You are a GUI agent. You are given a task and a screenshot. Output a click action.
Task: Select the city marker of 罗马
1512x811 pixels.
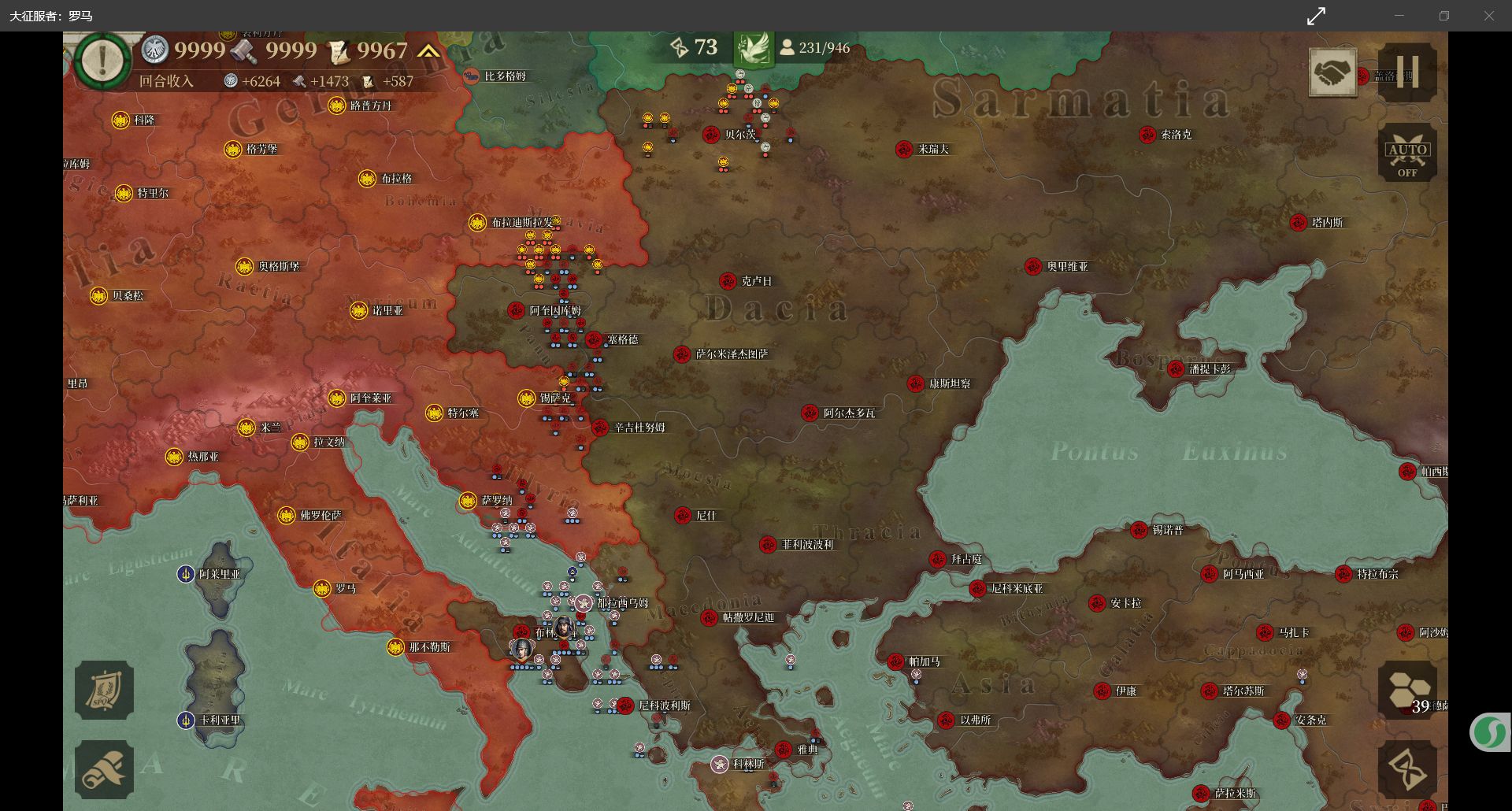322,589
